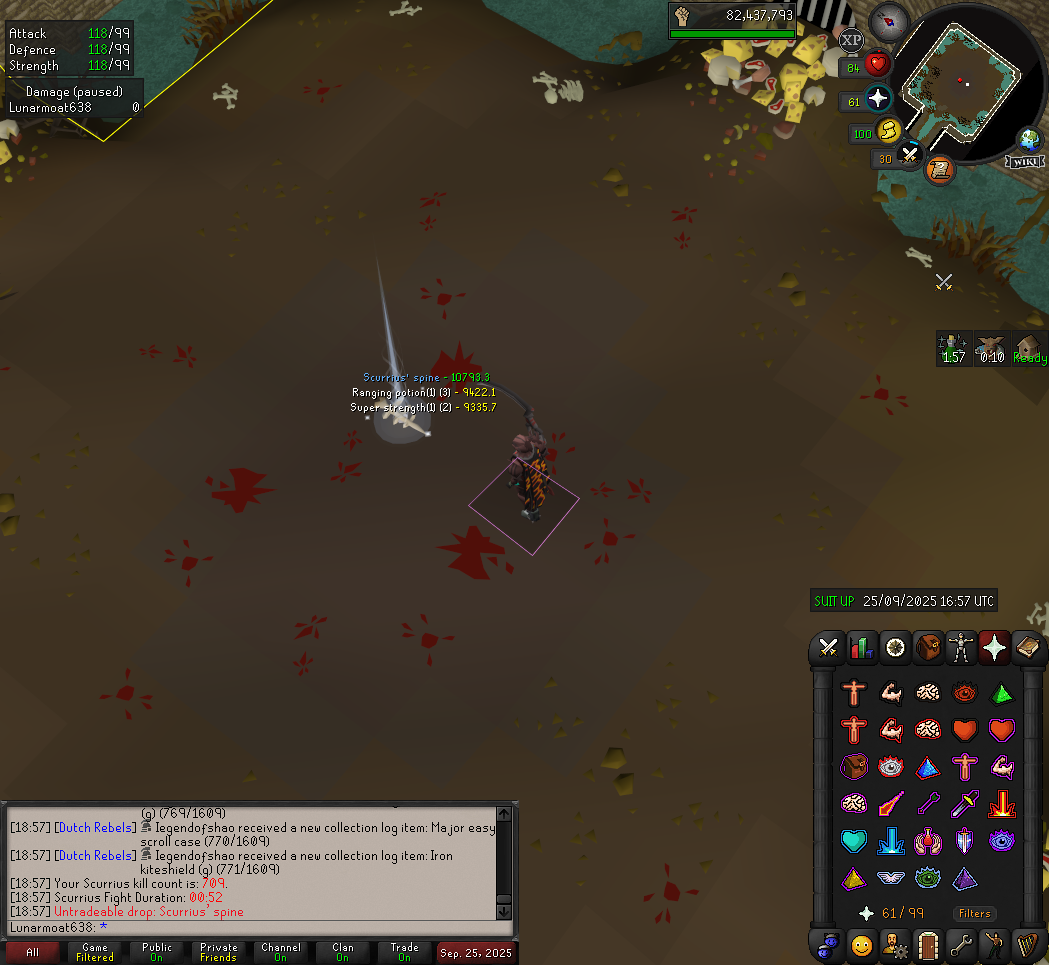The height and width of the screenshot is (965, 1049).
Task: Open the Filters button in prayer panel
Action: coord(974,913)
